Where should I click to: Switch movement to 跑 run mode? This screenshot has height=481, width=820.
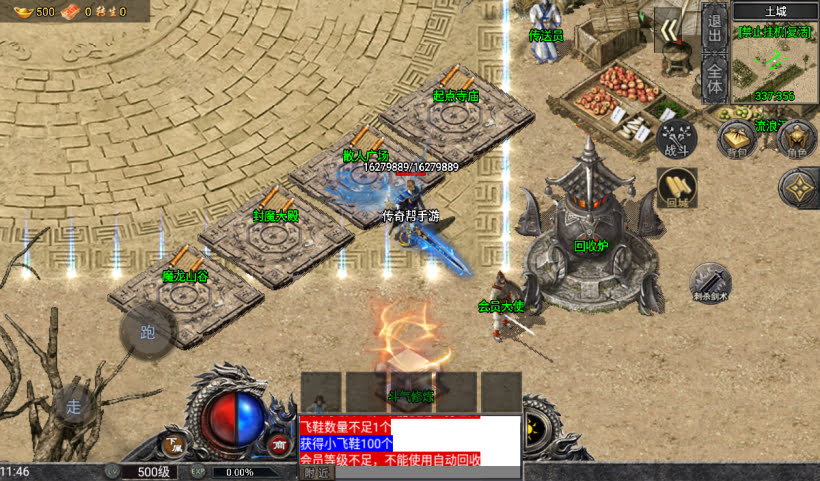pos(148,332)
